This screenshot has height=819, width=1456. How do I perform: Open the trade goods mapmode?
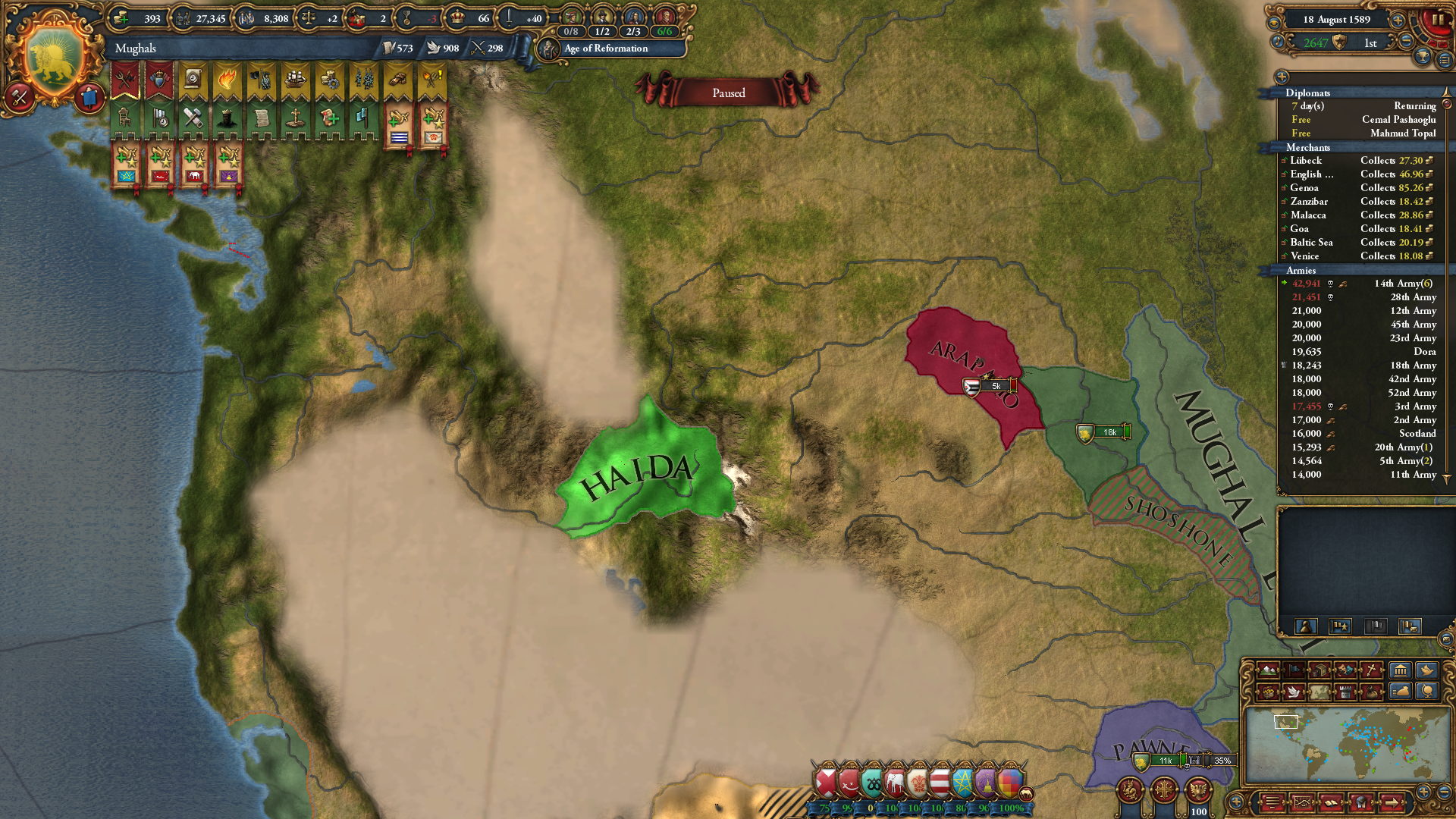click(1319, 670)
